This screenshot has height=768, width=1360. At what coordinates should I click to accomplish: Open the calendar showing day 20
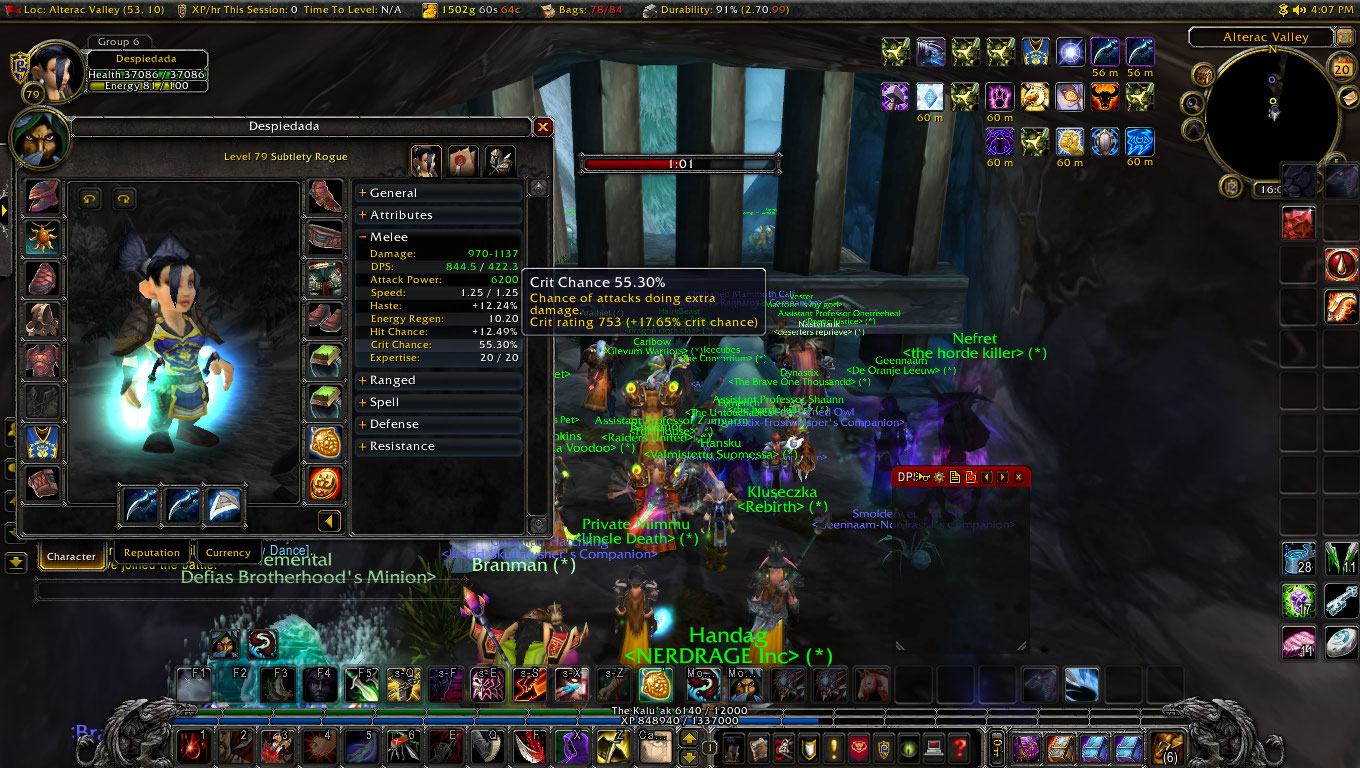1341,67
